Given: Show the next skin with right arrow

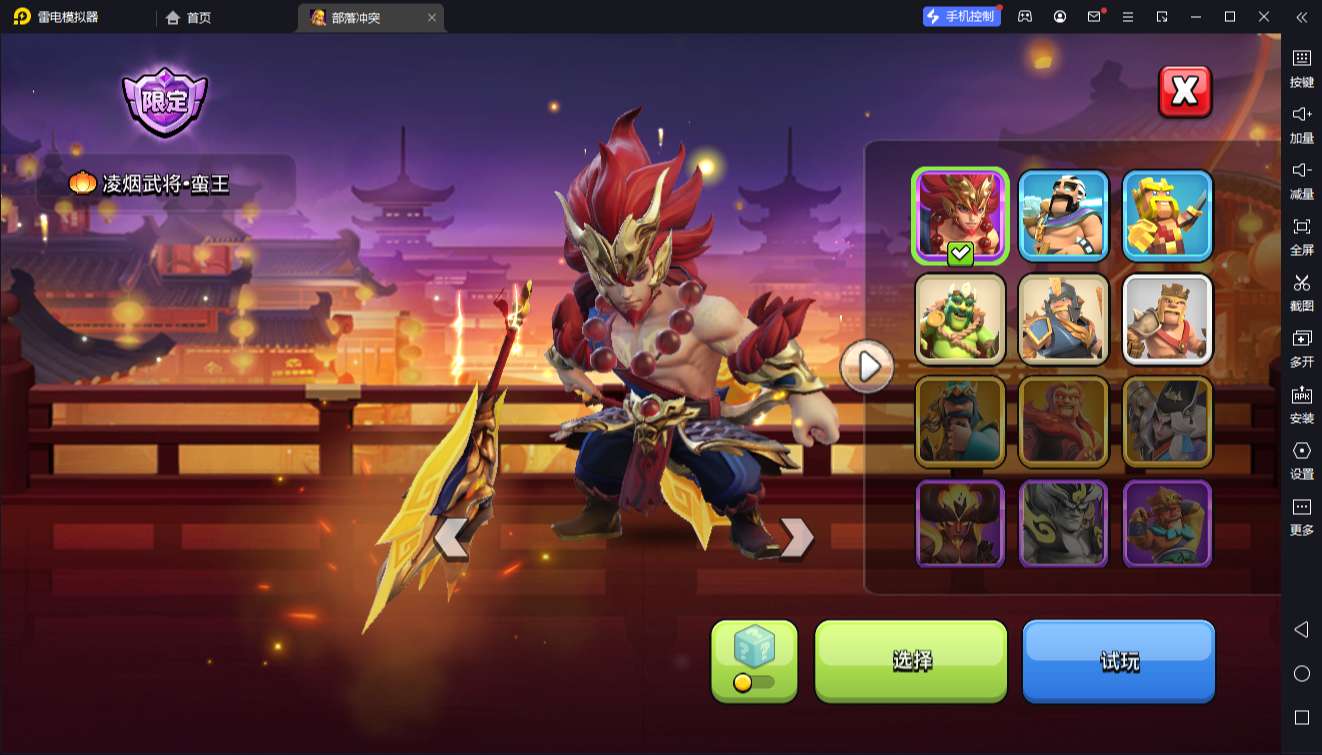Looking at the screenshot, I should point(796,538).
